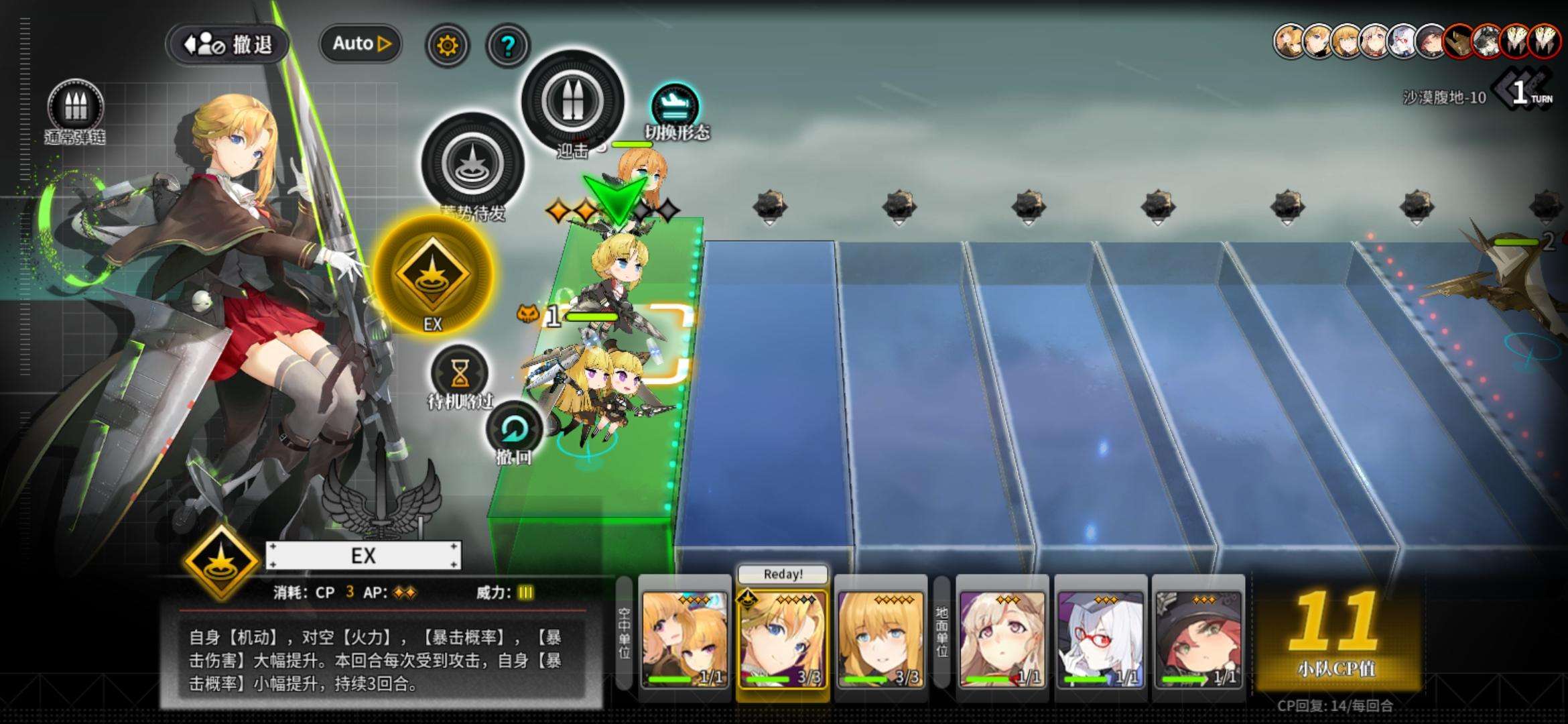Image resolution: width=1568 pixels, height=724 pixels.
Task: Click the question mark help icon
Action: tap(507, 44)
